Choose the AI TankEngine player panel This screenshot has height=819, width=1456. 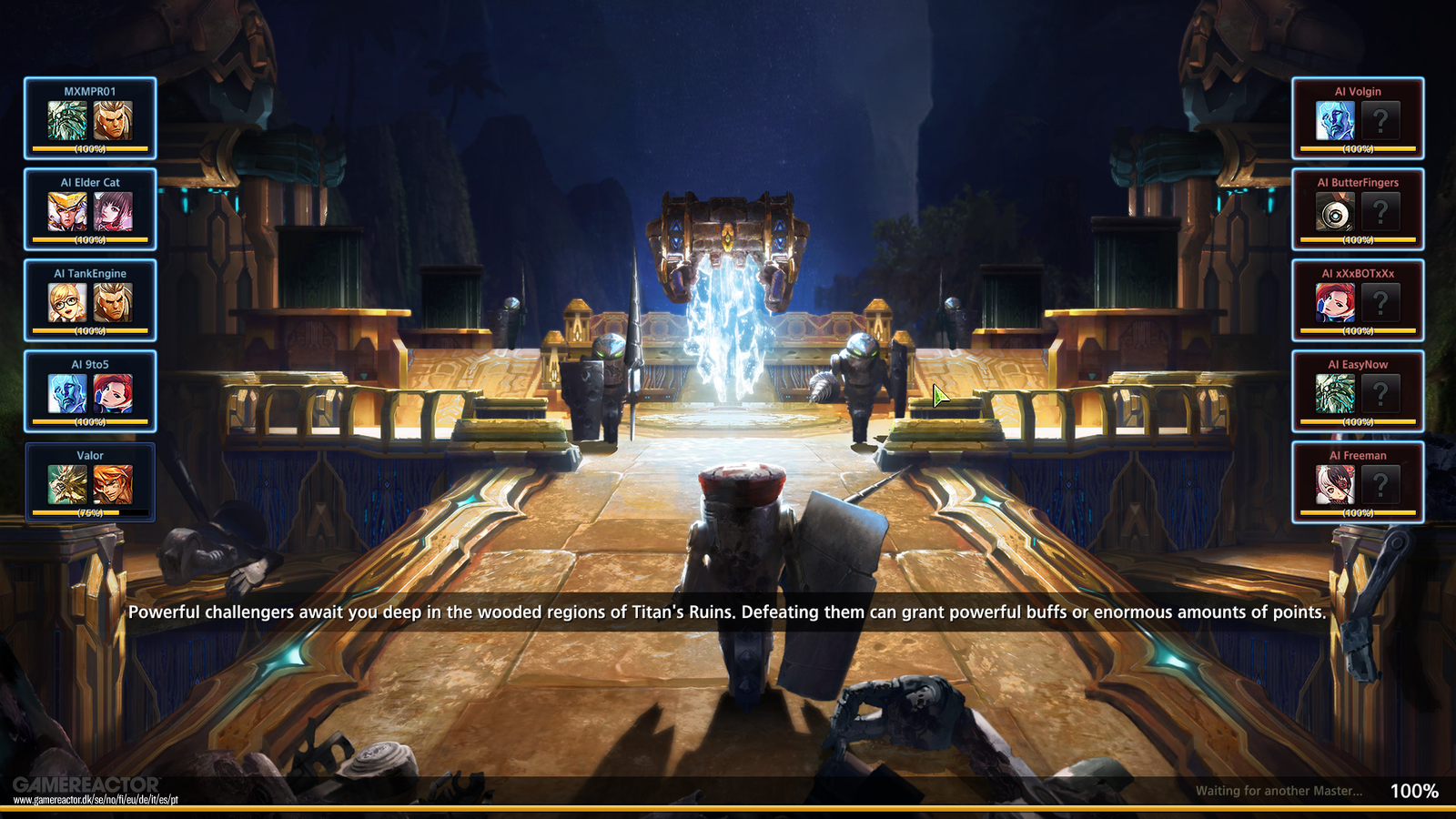tap(90, 300)
